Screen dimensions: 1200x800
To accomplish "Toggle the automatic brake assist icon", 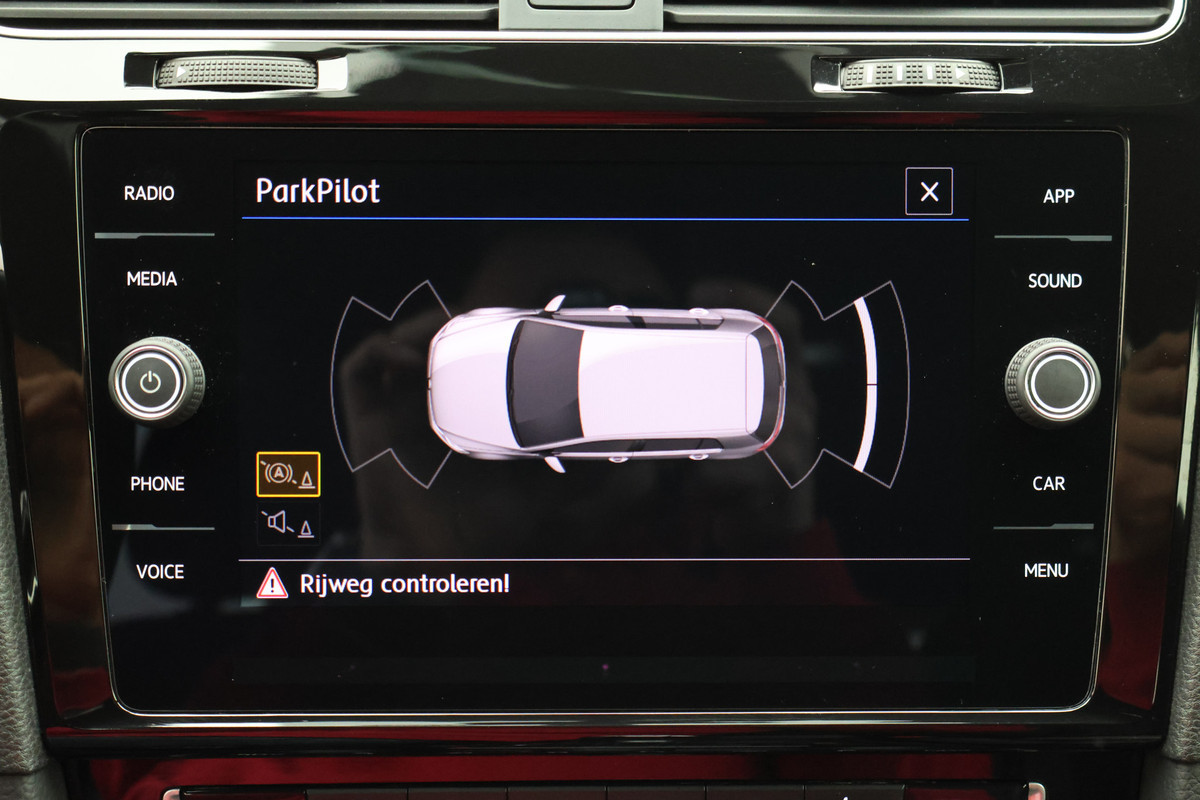I will point(288,474).
